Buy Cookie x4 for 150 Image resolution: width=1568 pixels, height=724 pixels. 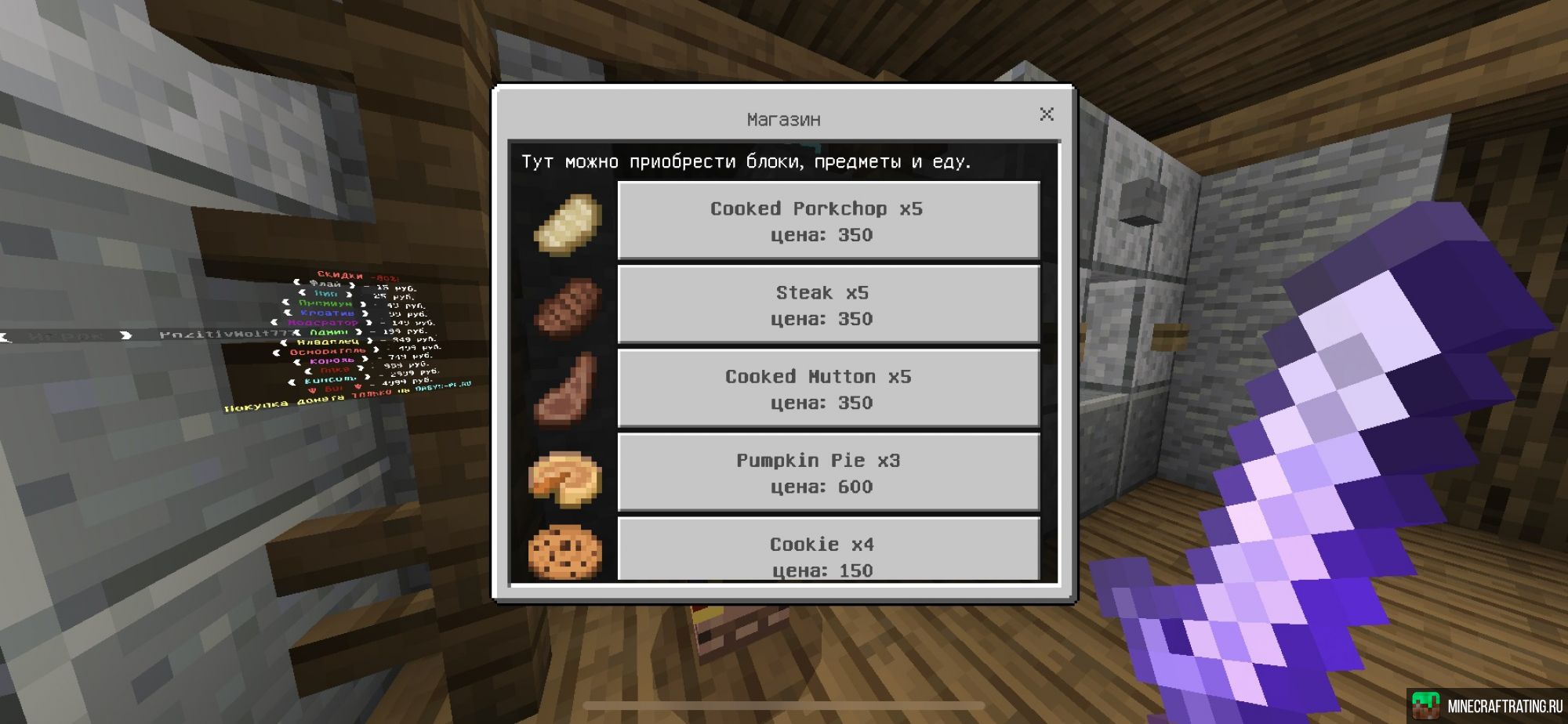coord(828,551)
